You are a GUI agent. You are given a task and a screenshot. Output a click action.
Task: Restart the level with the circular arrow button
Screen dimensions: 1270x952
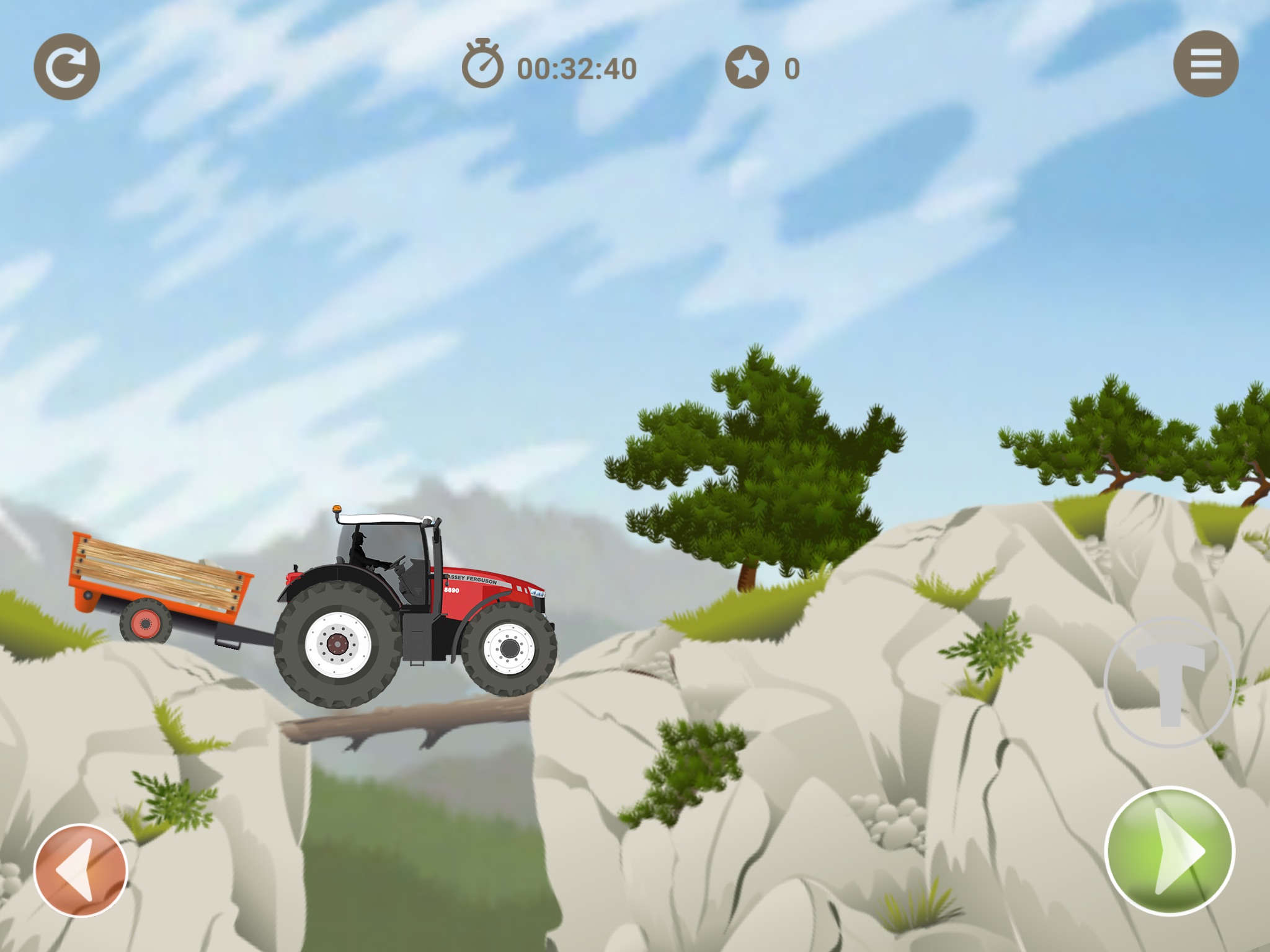[x=66, y=67]
